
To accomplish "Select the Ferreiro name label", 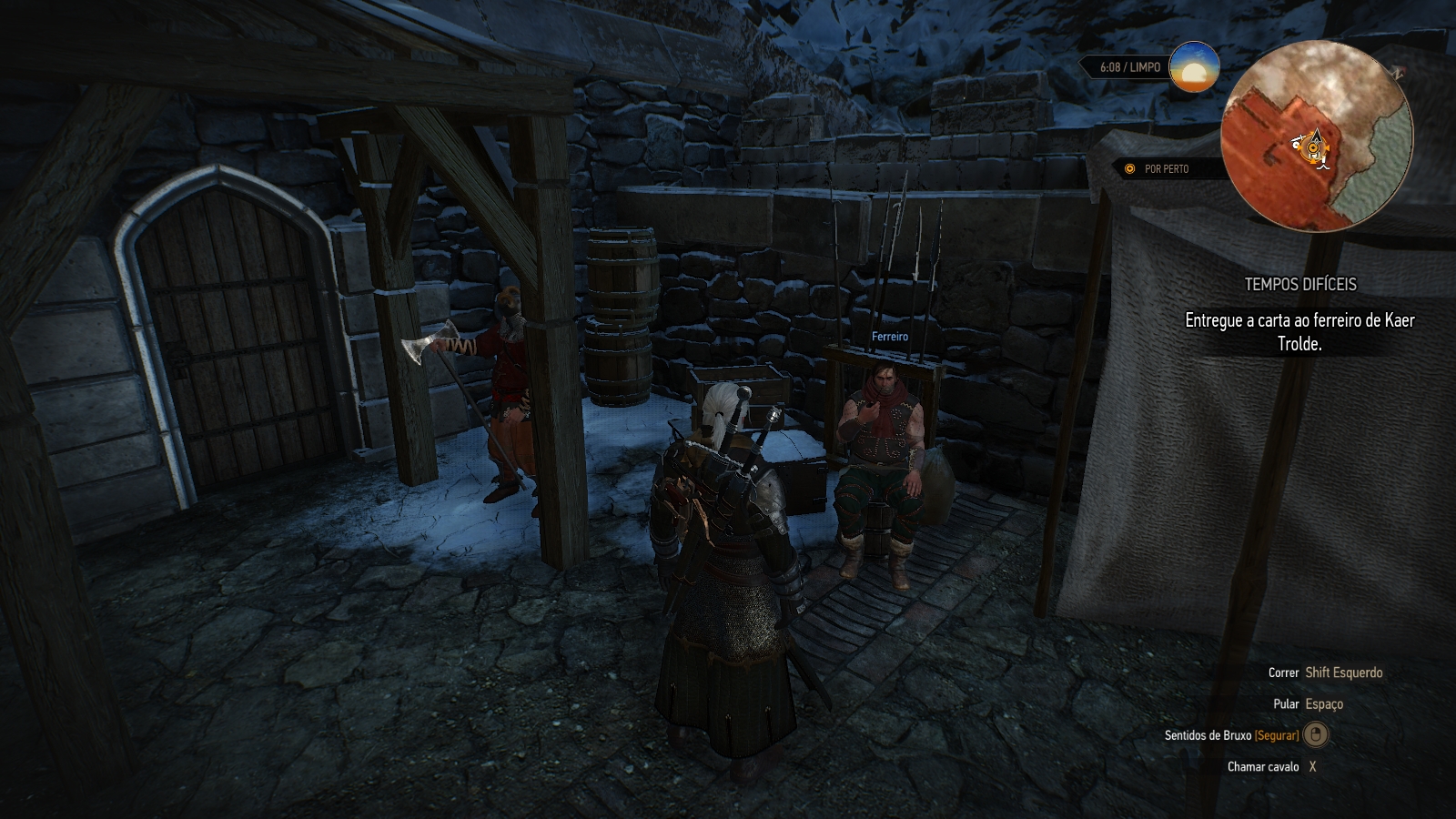I will pos(889,337).
